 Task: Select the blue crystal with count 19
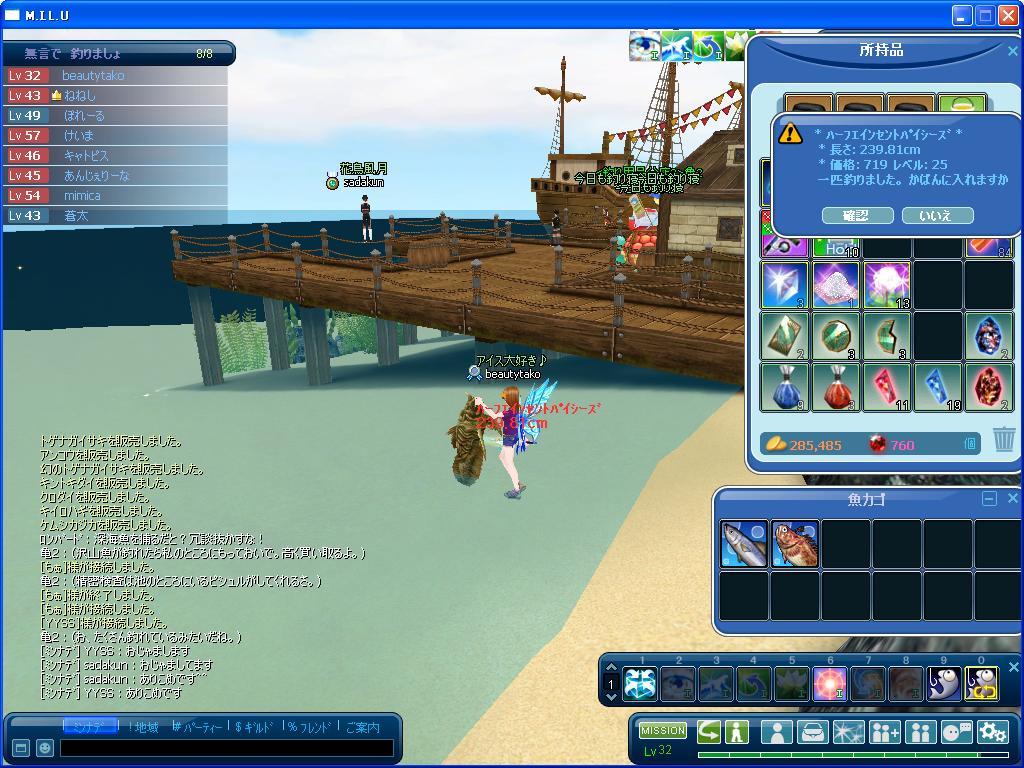point(938,387)
